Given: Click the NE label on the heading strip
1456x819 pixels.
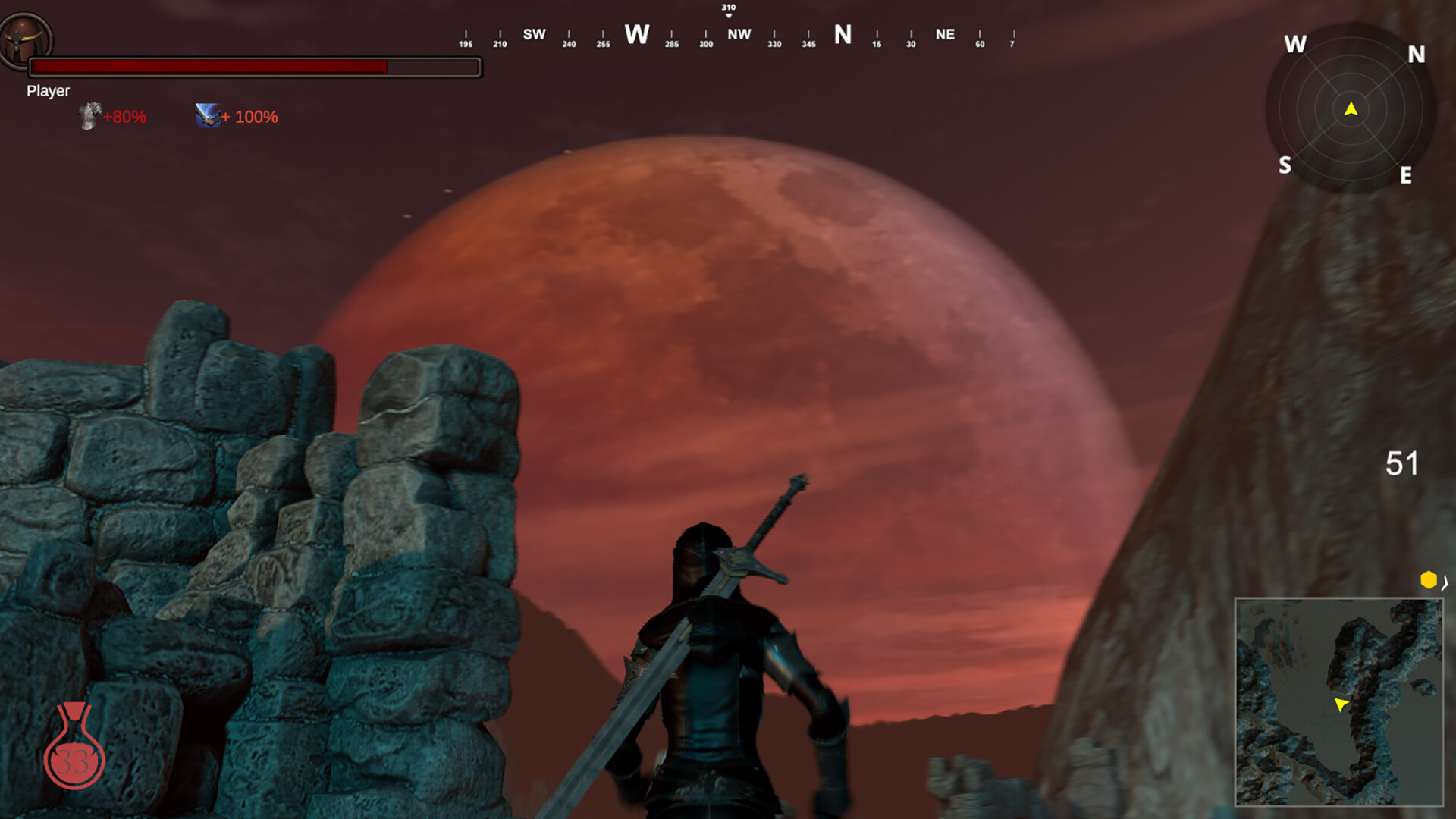Looking at the screenshot, I should click(944, 34).
